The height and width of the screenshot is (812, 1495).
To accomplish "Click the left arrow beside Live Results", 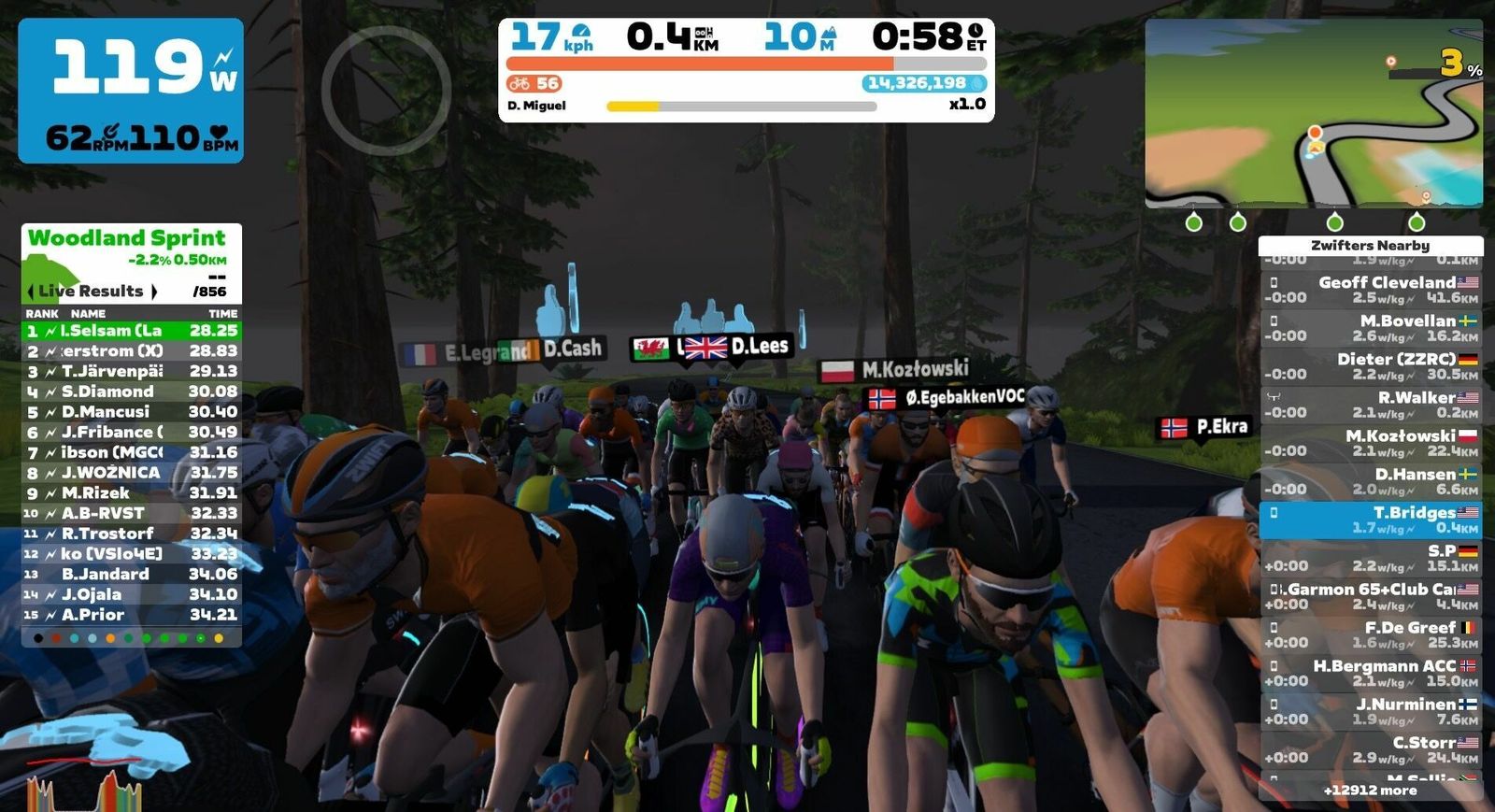I will (31, 292).
